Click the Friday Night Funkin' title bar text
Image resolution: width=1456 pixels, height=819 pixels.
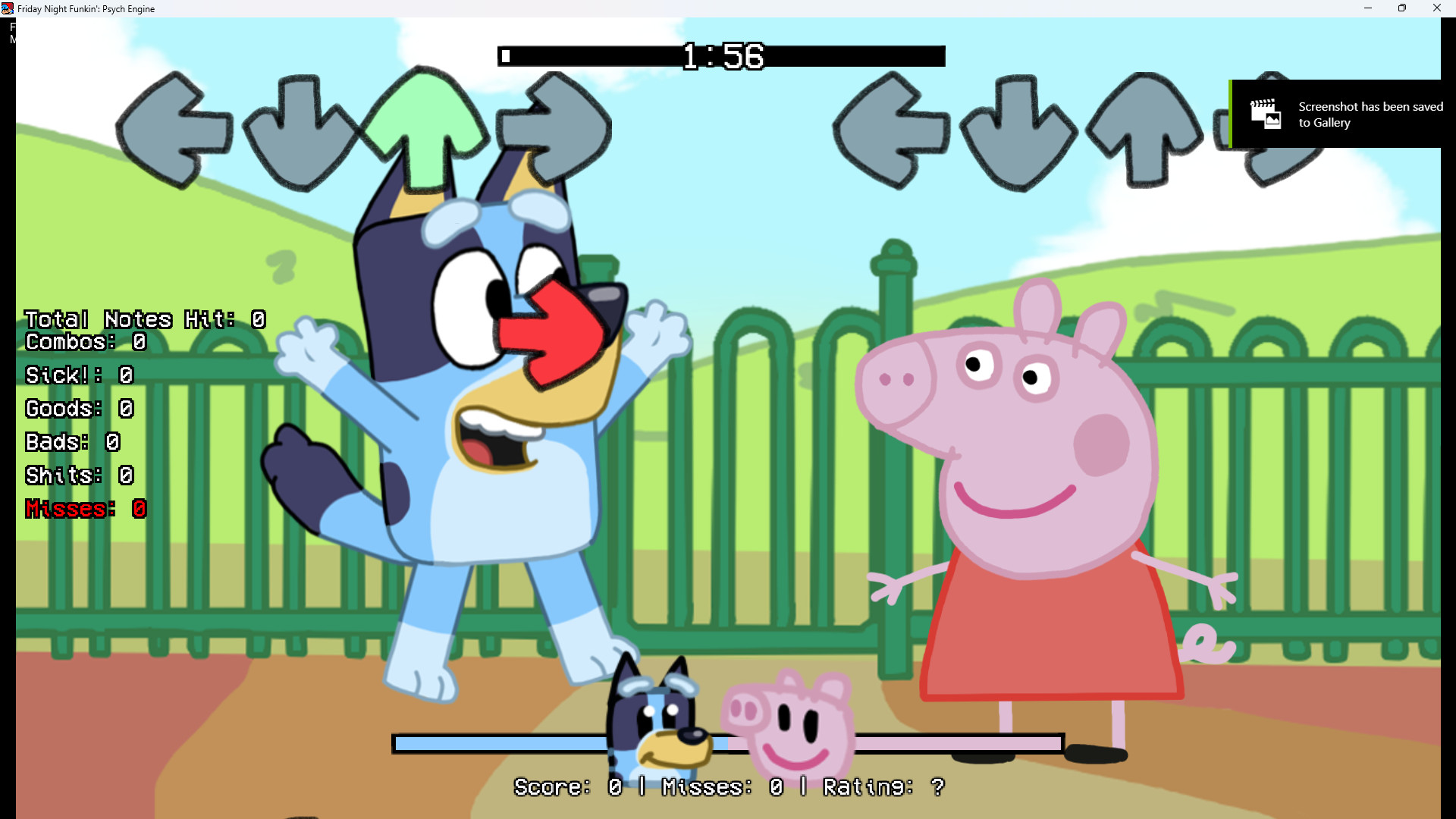coord(86,8)
